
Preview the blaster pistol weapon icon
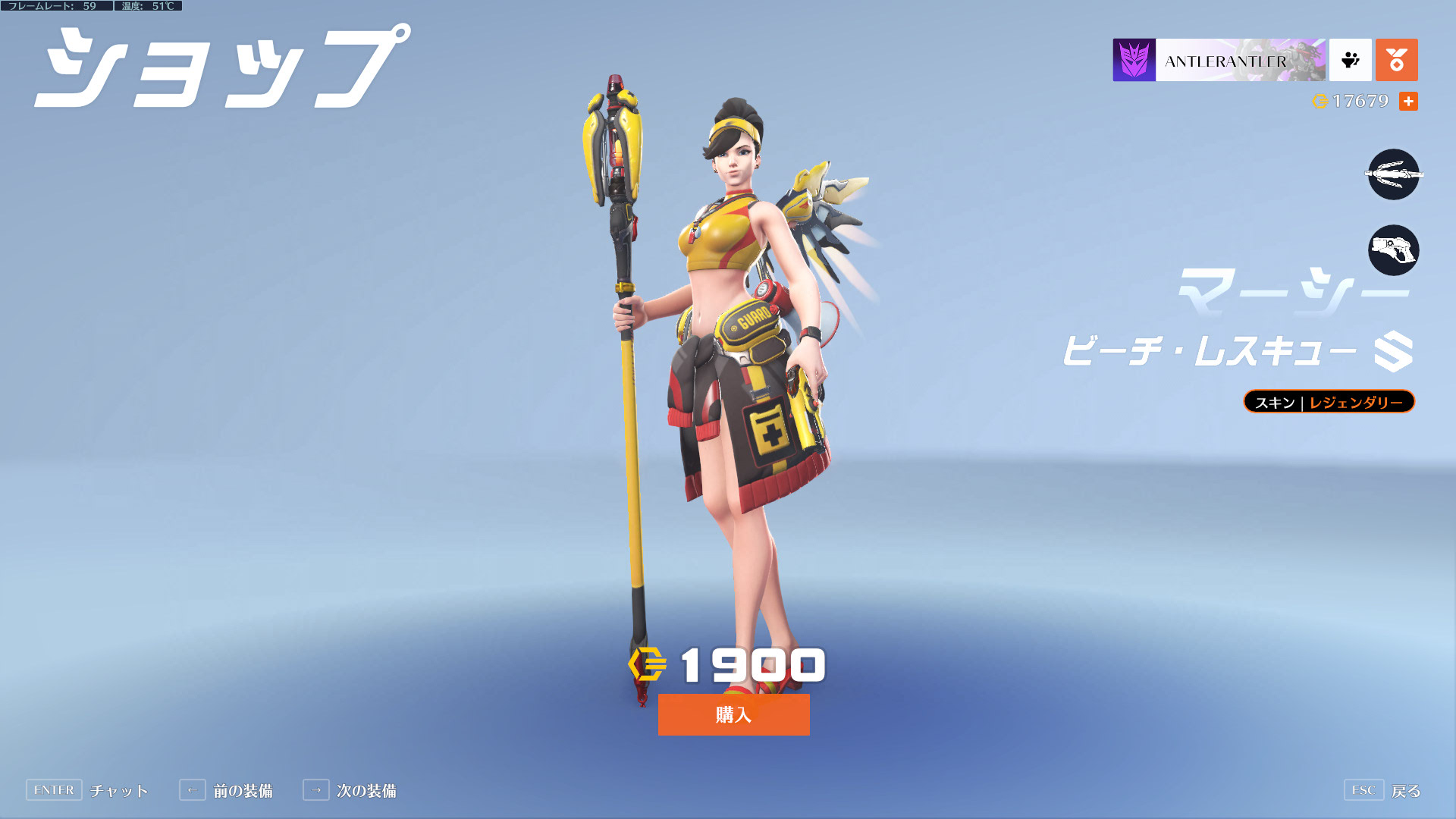pos(1393,250)
